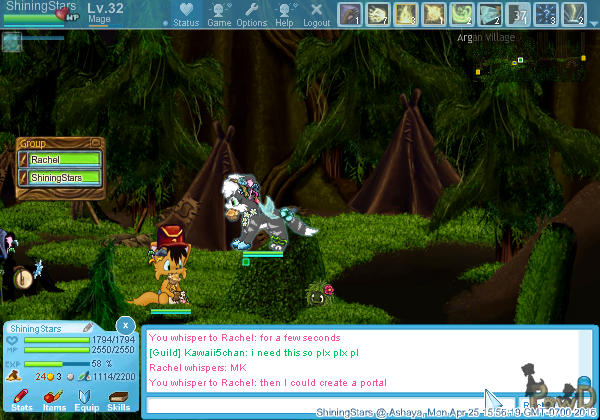Open the Stats panel
600x420 pixels.
coord(21,400)
